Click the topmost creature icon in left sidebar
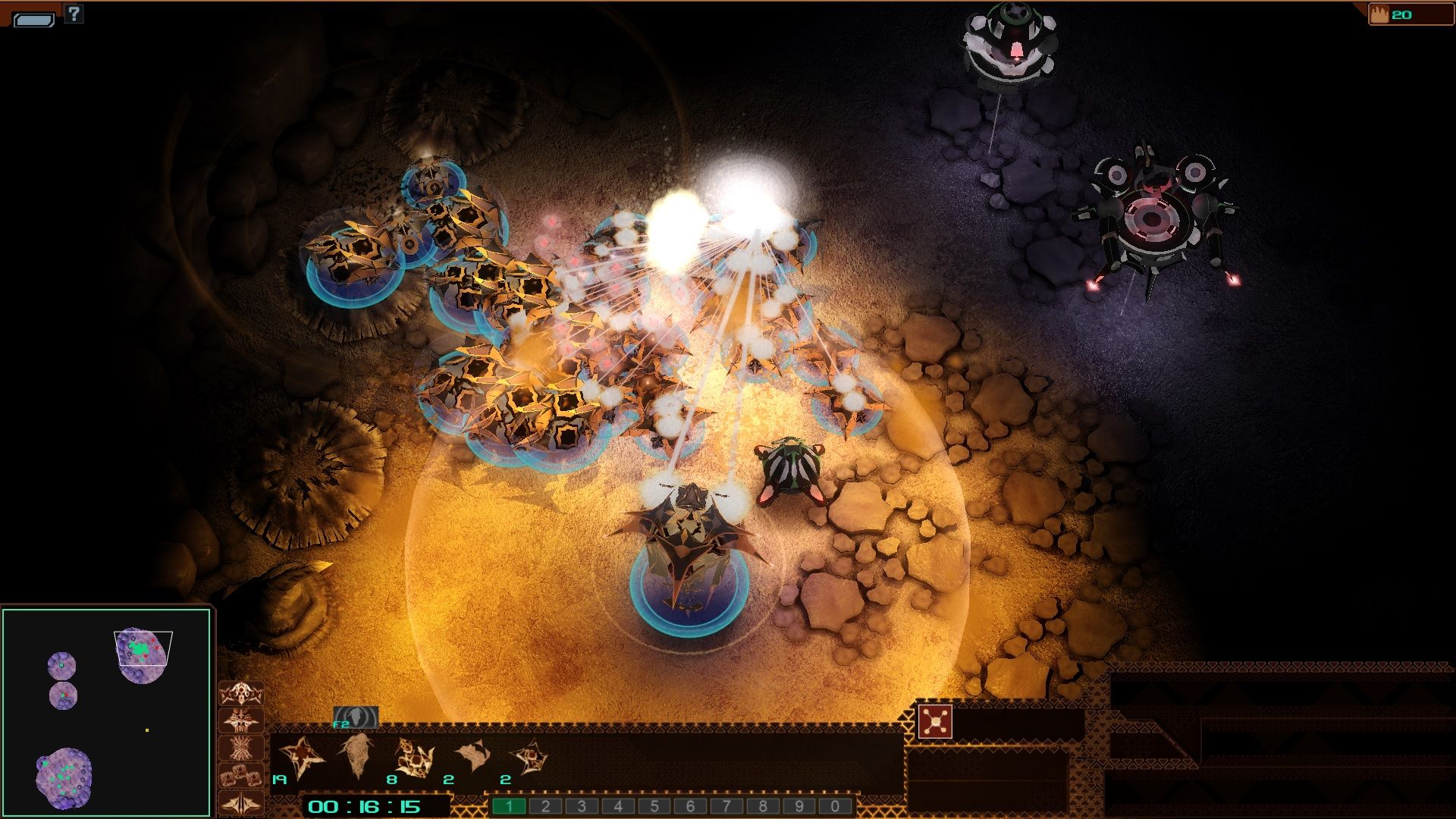This screenshot has height=819, width=1456. tap(241, 693)
